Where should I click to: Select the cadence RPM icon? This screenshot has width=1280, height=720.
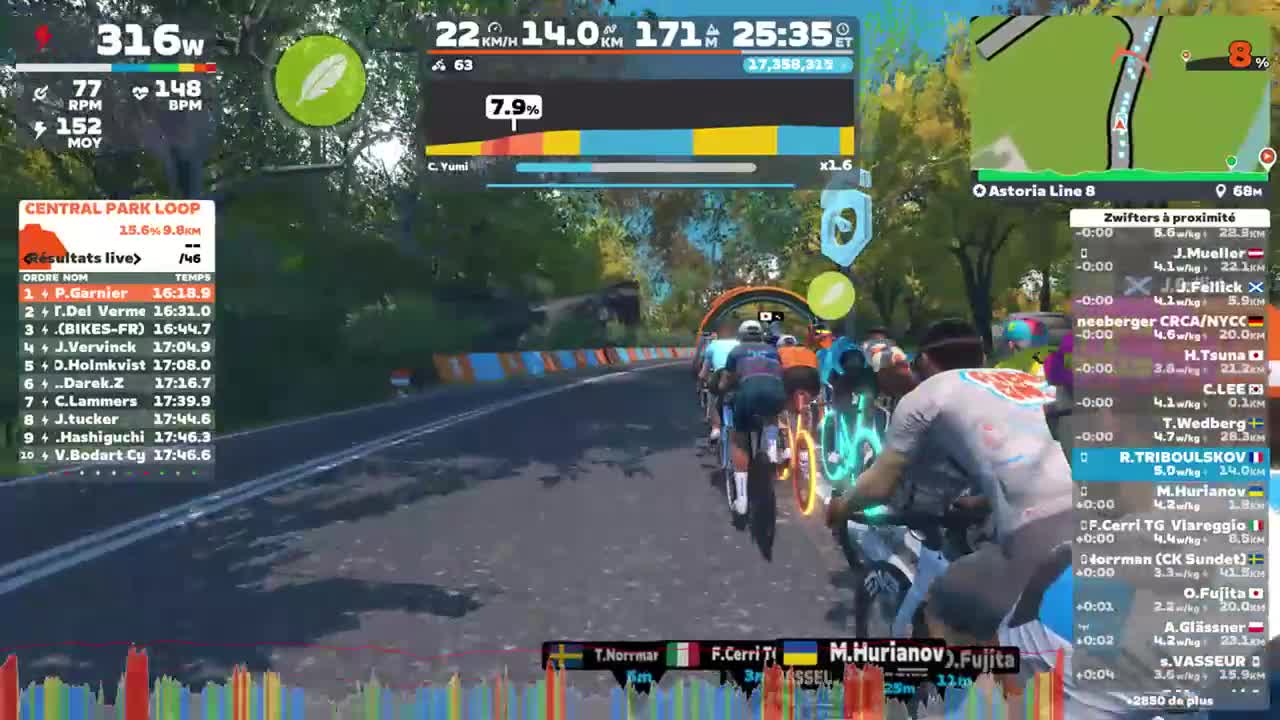click(42, 91)
